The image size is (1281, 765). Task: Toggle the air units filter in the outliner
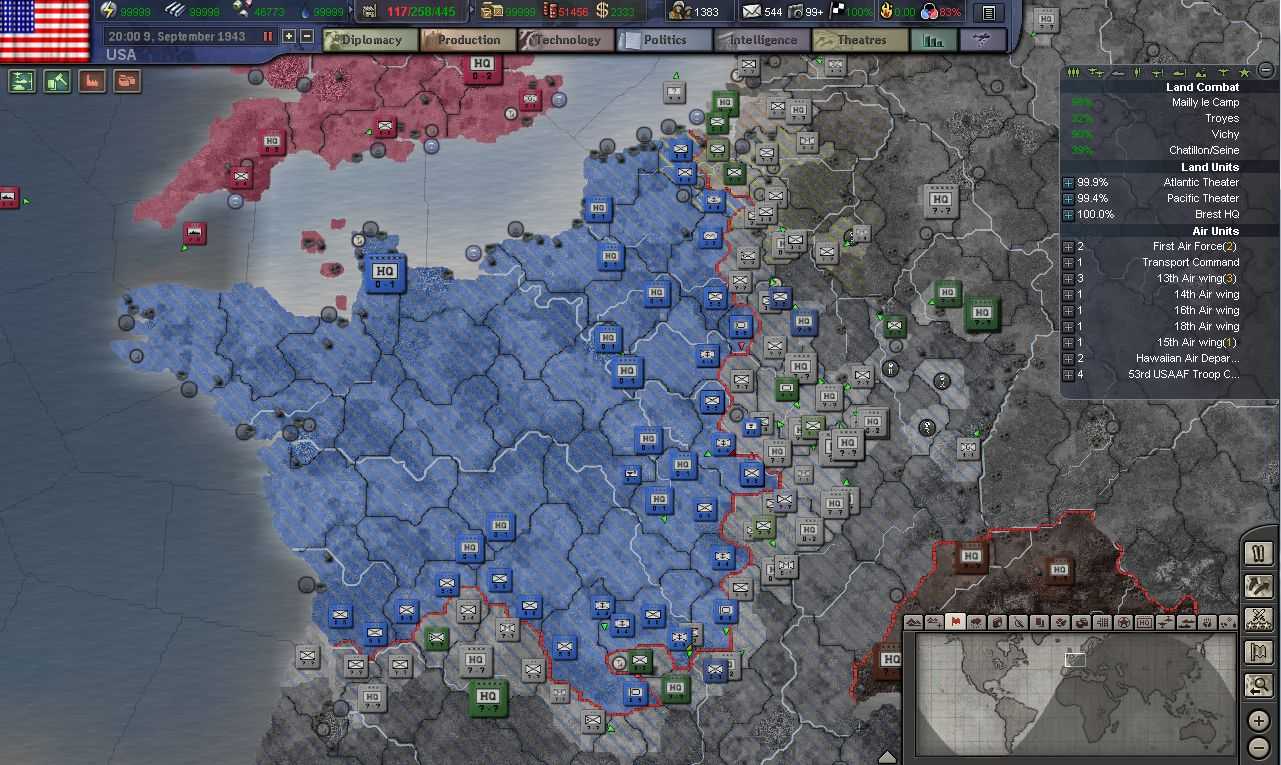click(x=1095, y=71)
